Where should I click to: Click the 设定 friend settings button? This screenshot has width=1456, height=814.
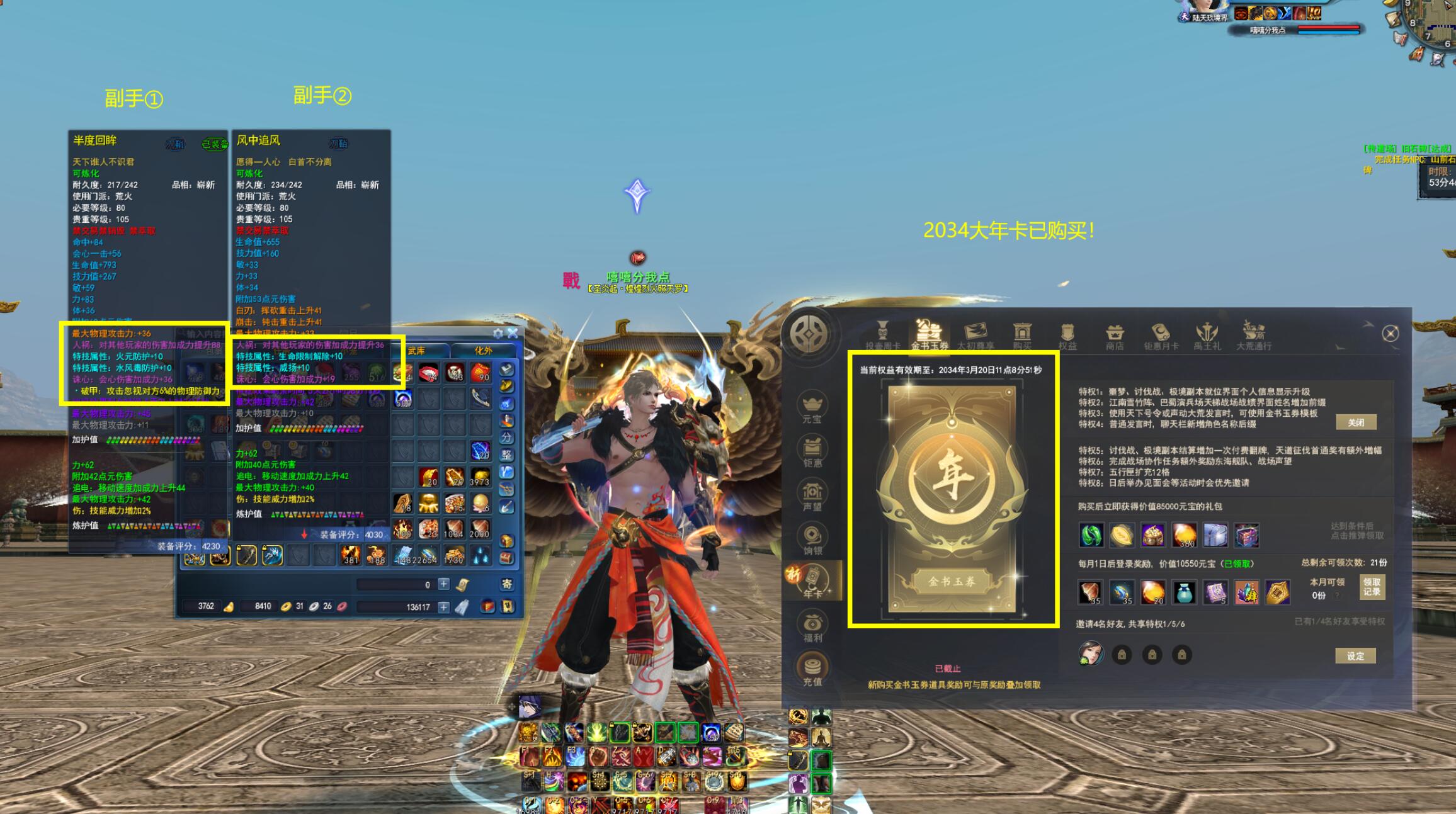coord(1355,656)
